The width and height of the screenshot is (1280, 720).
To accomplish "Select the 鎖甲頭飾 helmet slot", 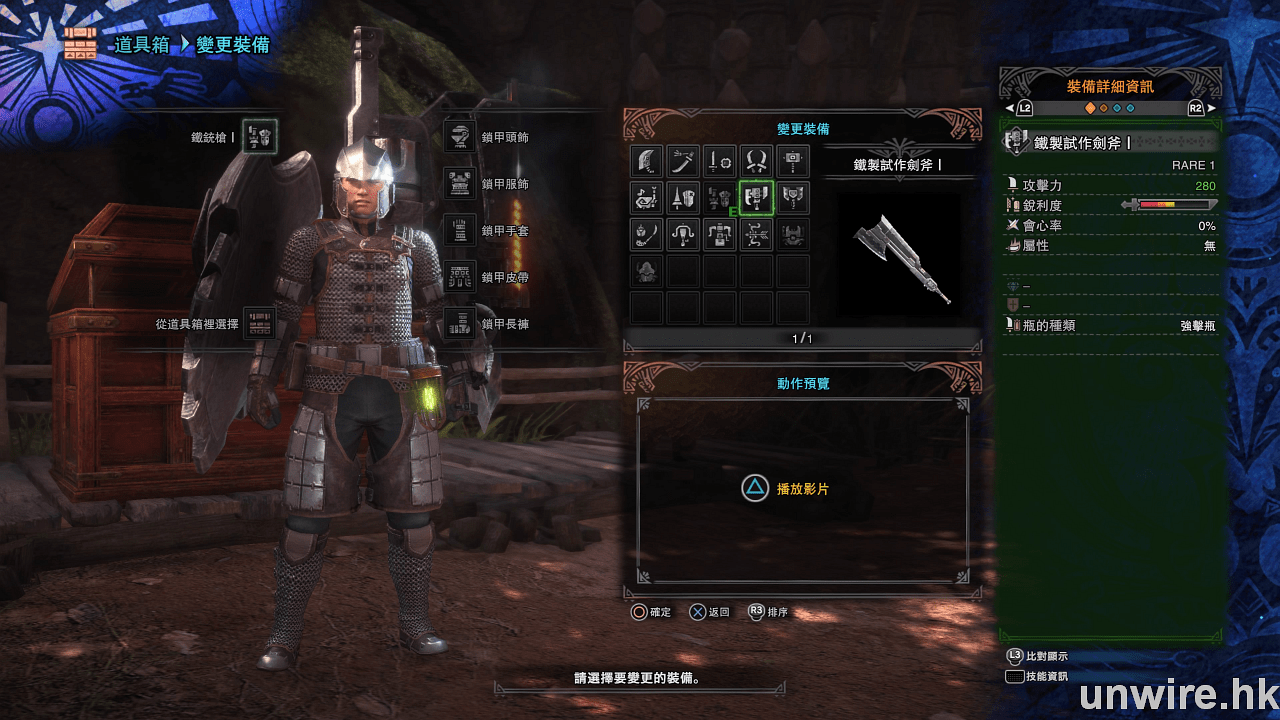I will [460, 137].
